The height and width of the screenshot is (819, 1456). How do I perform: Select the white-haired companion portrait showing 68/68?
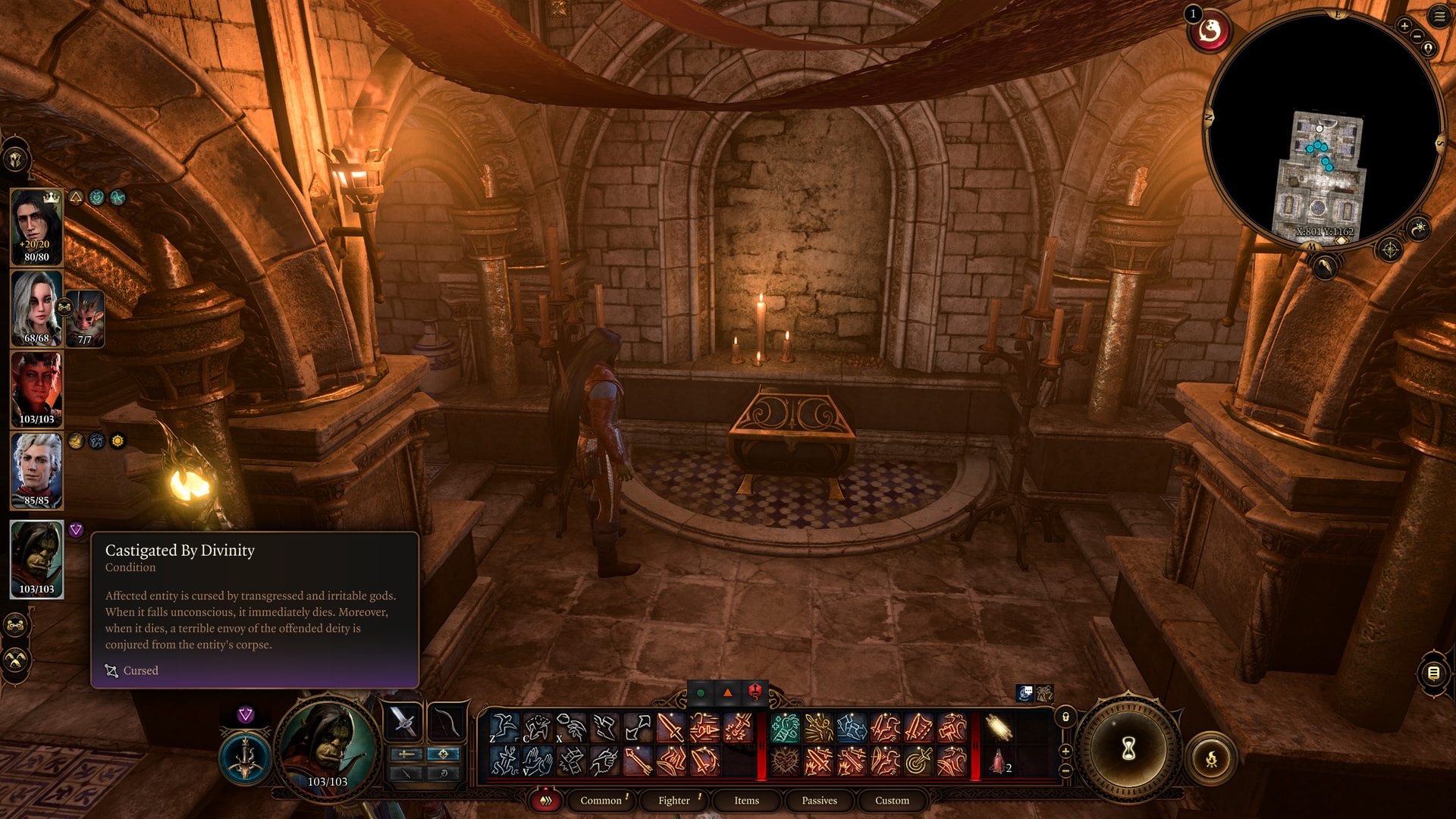tap(36, 309)
